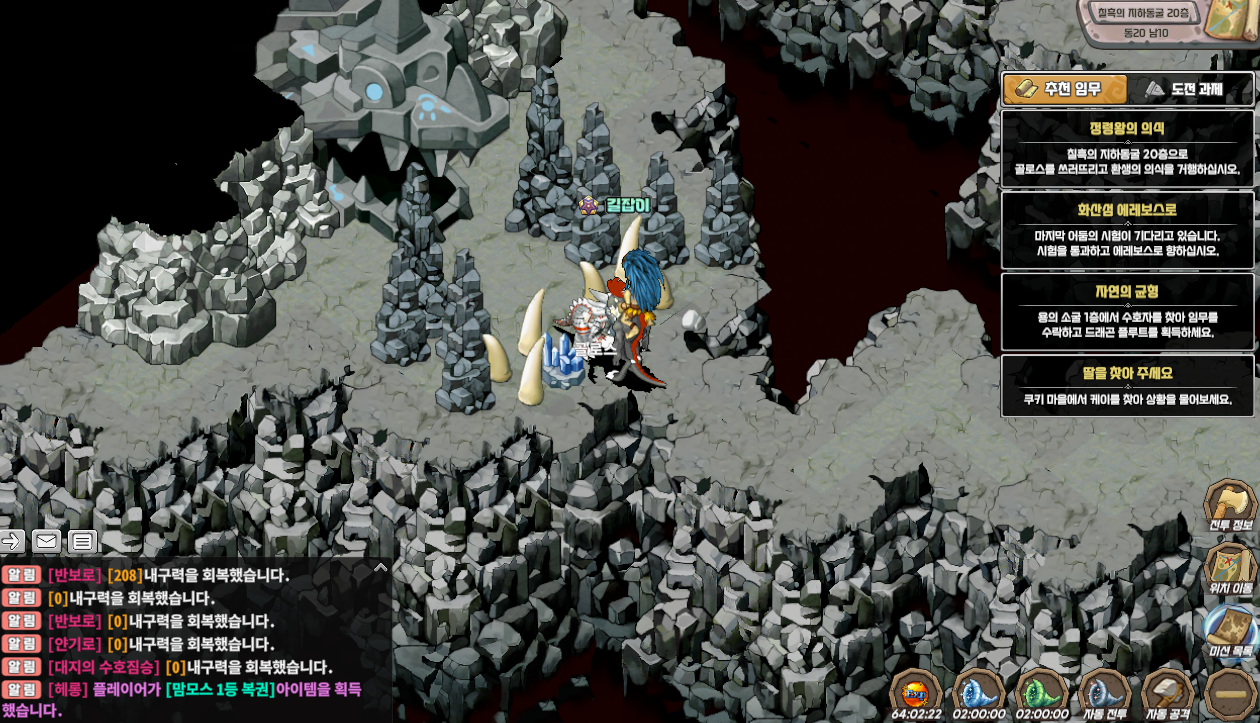Image resolution: width=1260 pixels, height=723 pixels.
Task: Toggle 자동 공격 auto attack
Action: (x=1167, y=692)
